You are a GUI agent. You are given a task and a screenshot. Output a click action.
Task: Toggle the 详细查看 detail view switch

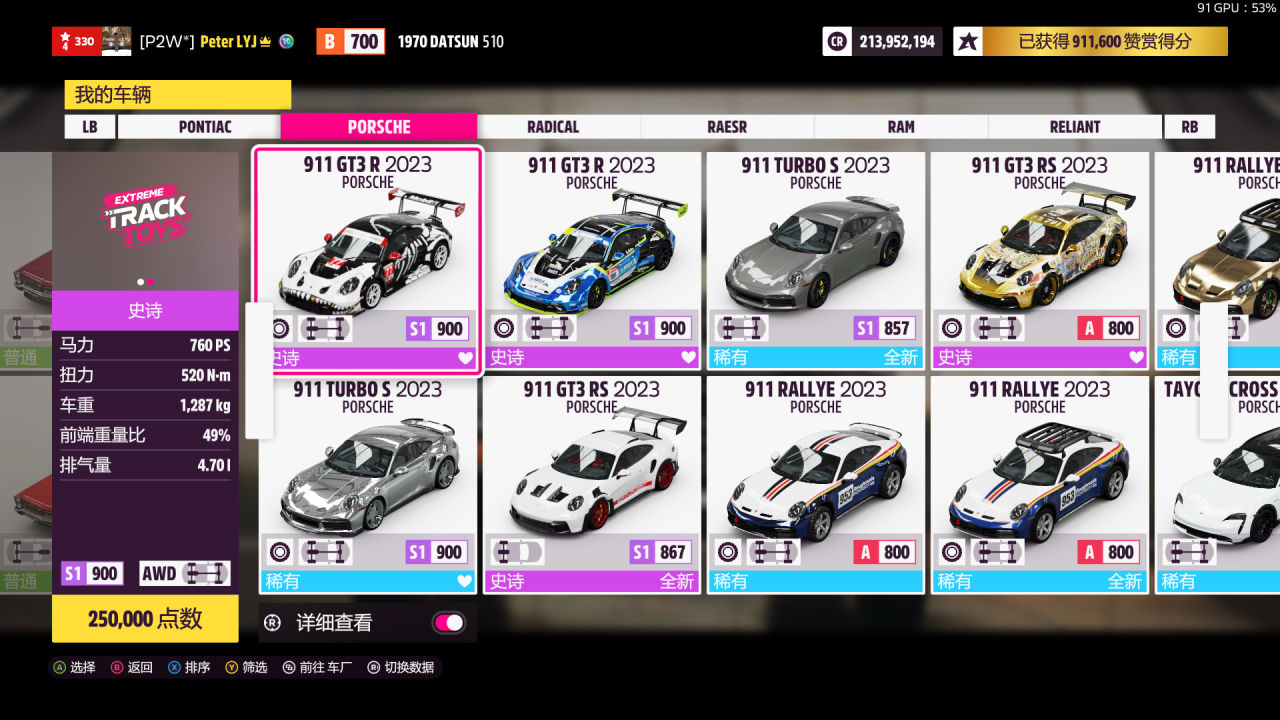pos(448,623)
